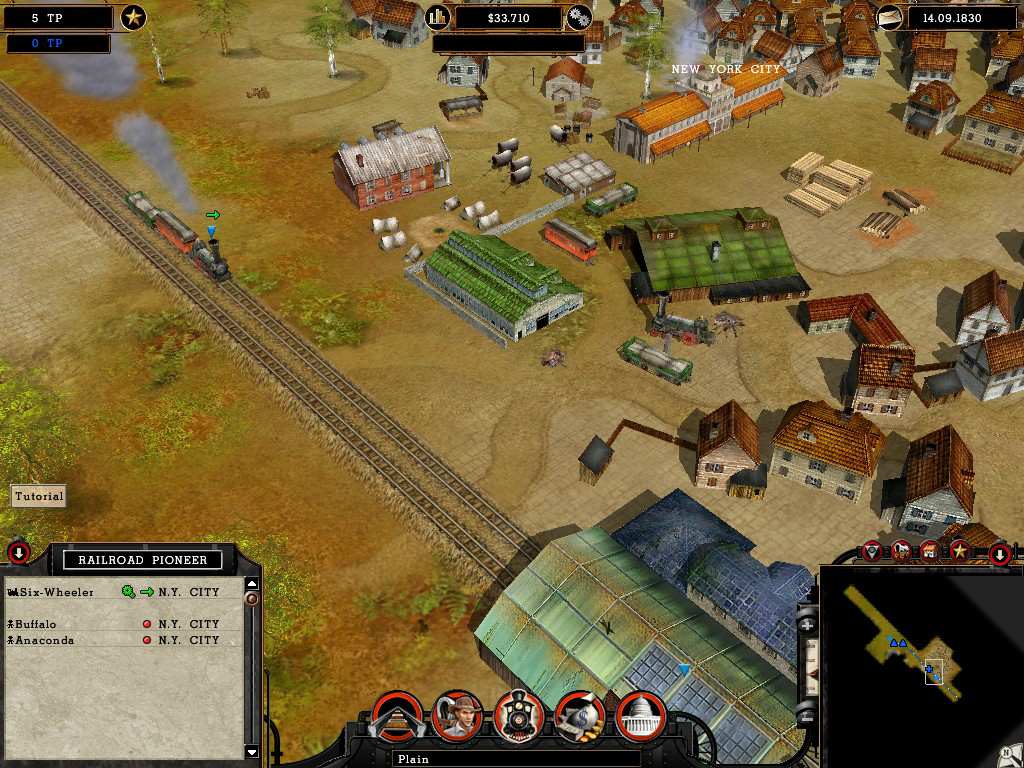Click the unit list's scroll-down arrow
The image size is (1024, 768).
(252, 752)
